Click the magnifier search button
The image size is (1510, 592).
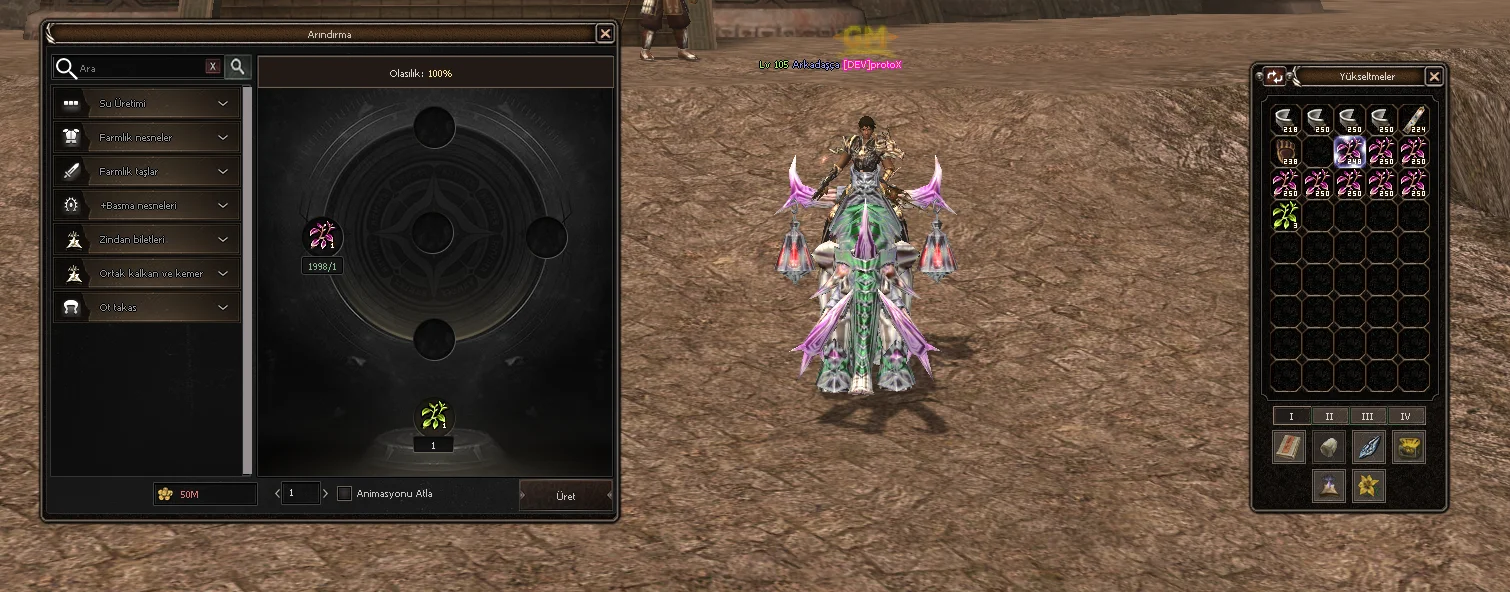(238, 67)
